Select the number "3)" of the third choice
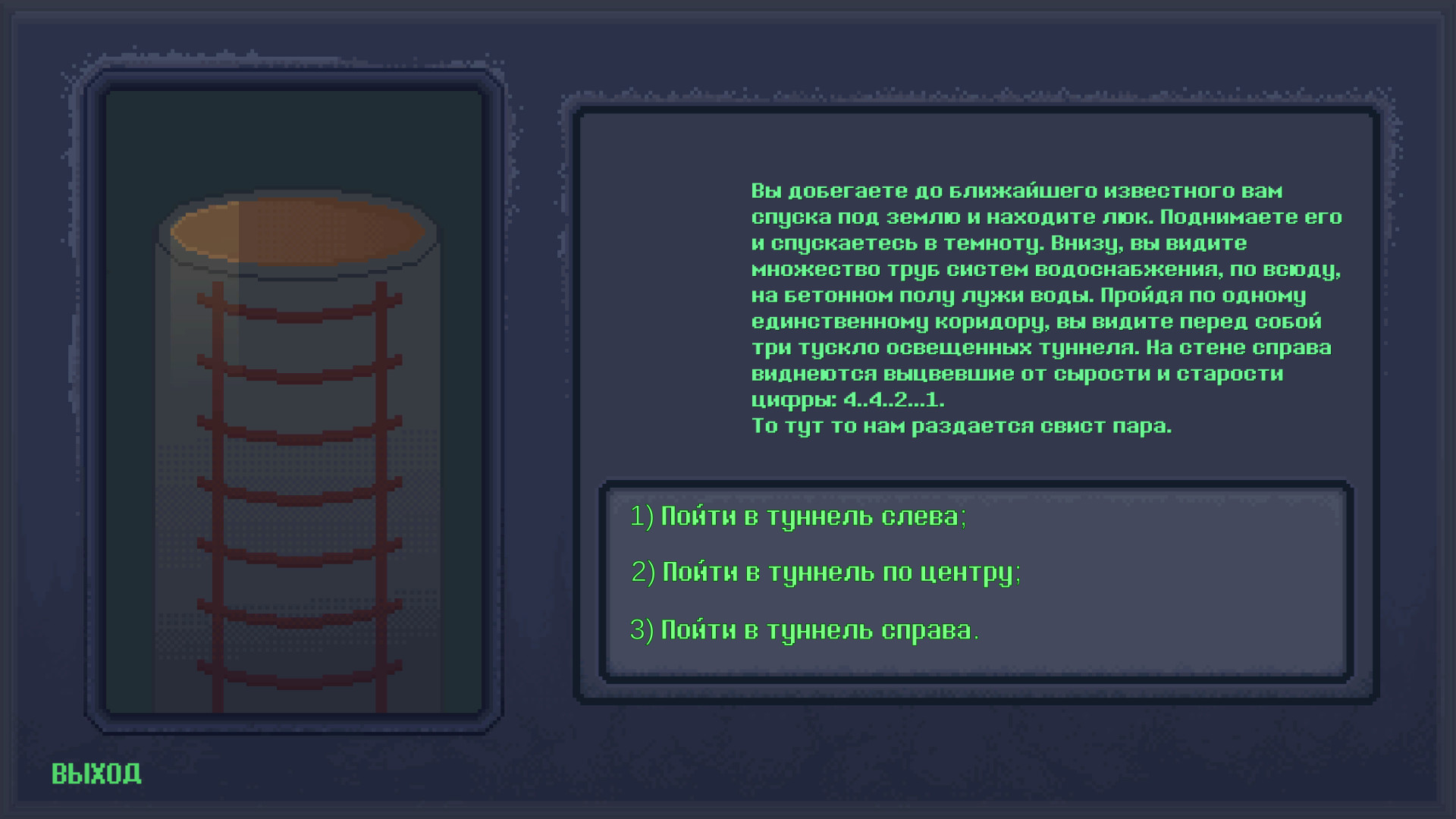This screenshot has width=1456, height=819. (x=642, y=628)
